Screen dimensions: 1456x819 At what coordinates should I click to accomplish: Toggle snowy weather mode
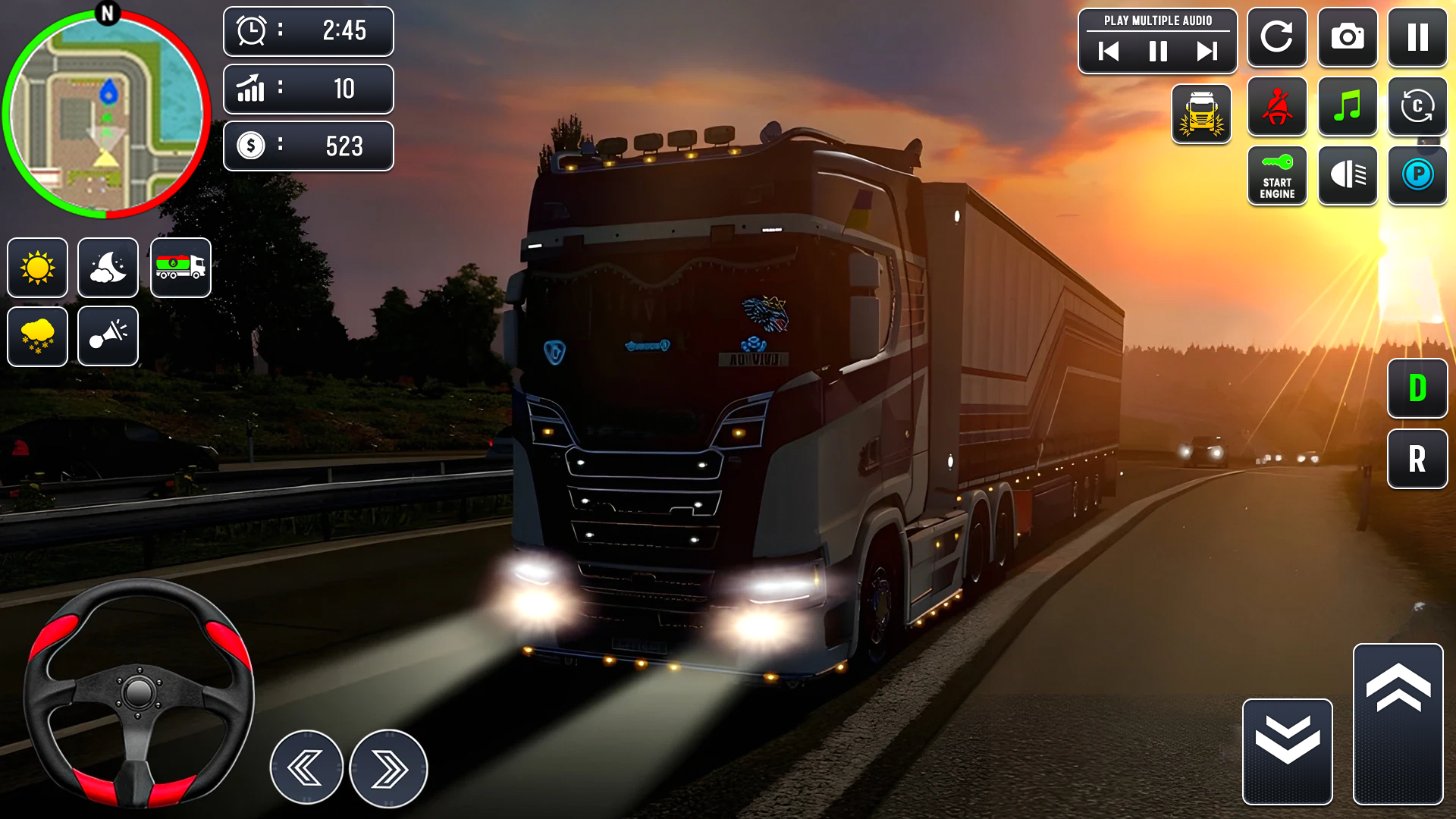(37, 336)
